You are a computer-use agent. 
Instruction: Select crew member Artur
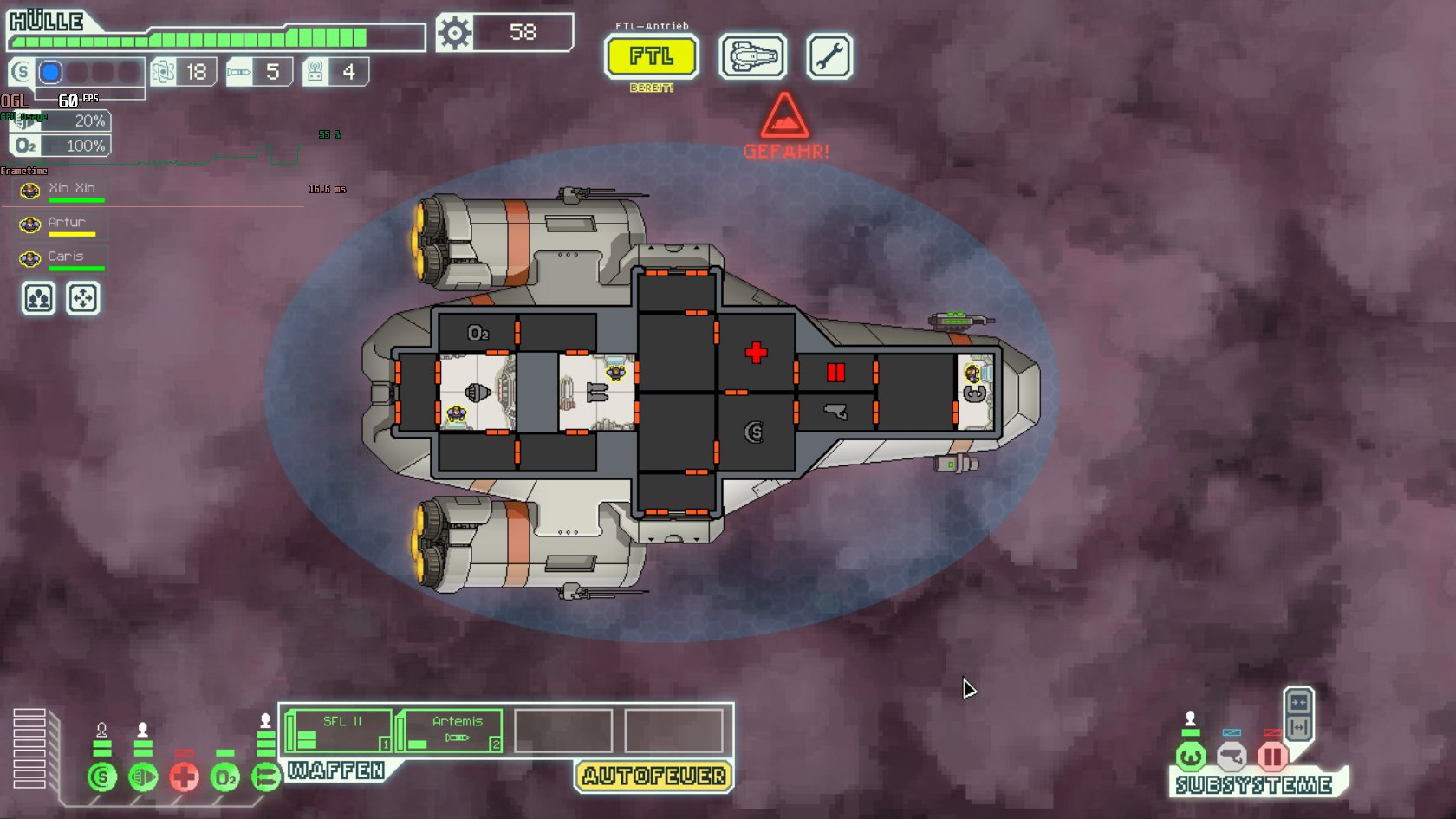click(x=62, y=224)
